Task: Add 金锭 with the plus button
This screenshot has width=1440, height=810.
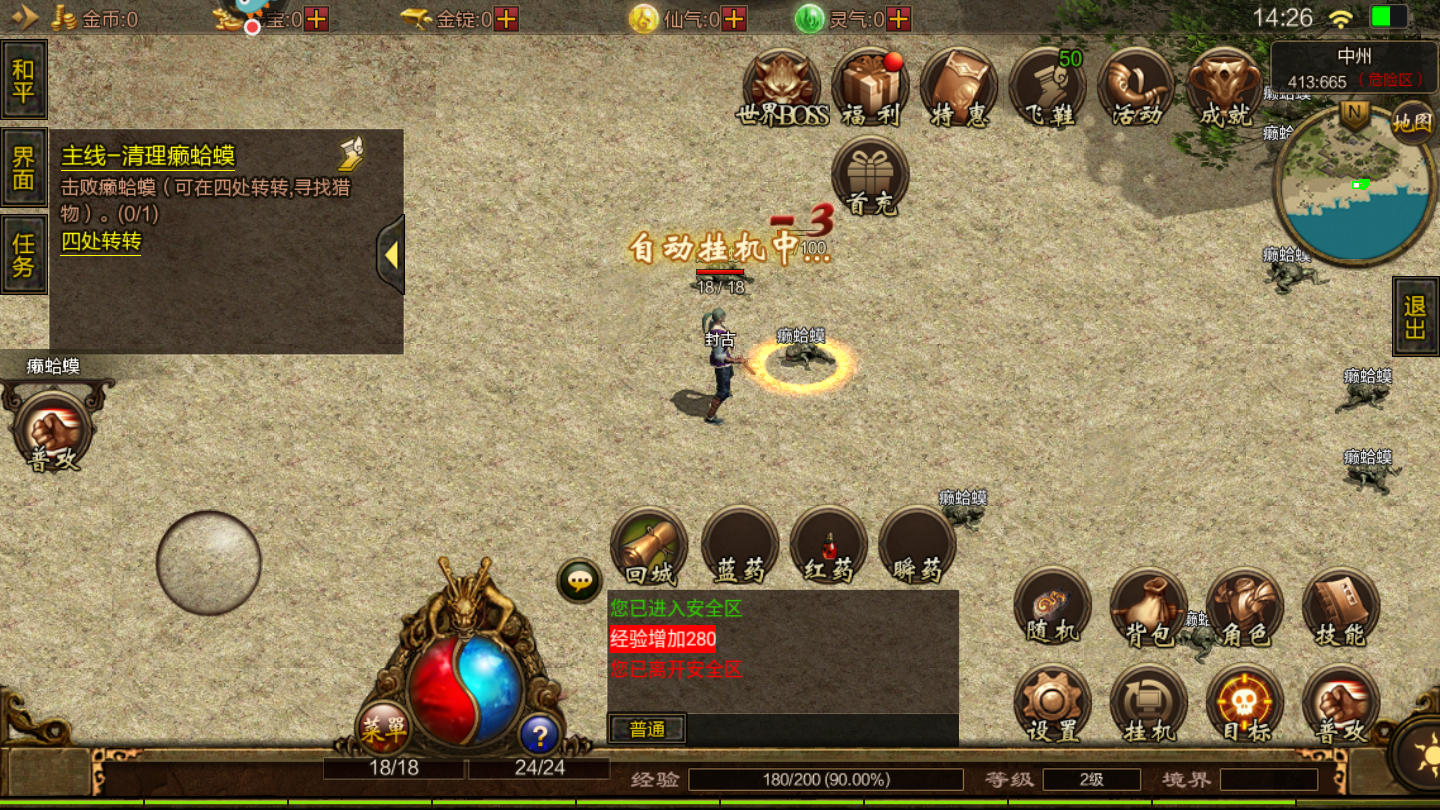Action: click(x=506, y=19)
